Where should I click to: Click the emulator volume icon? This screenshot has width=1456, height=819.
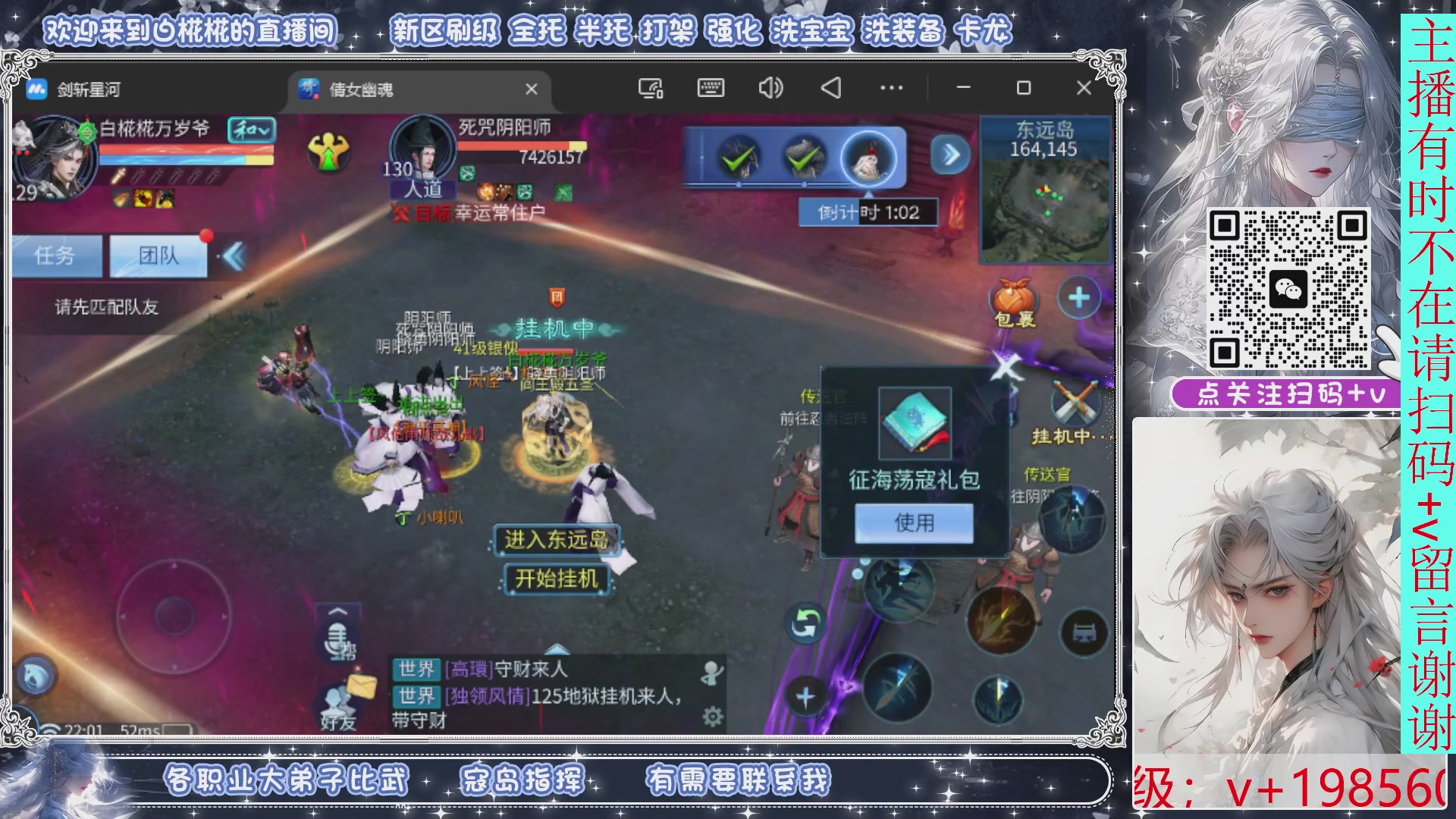tap(770, 88)
